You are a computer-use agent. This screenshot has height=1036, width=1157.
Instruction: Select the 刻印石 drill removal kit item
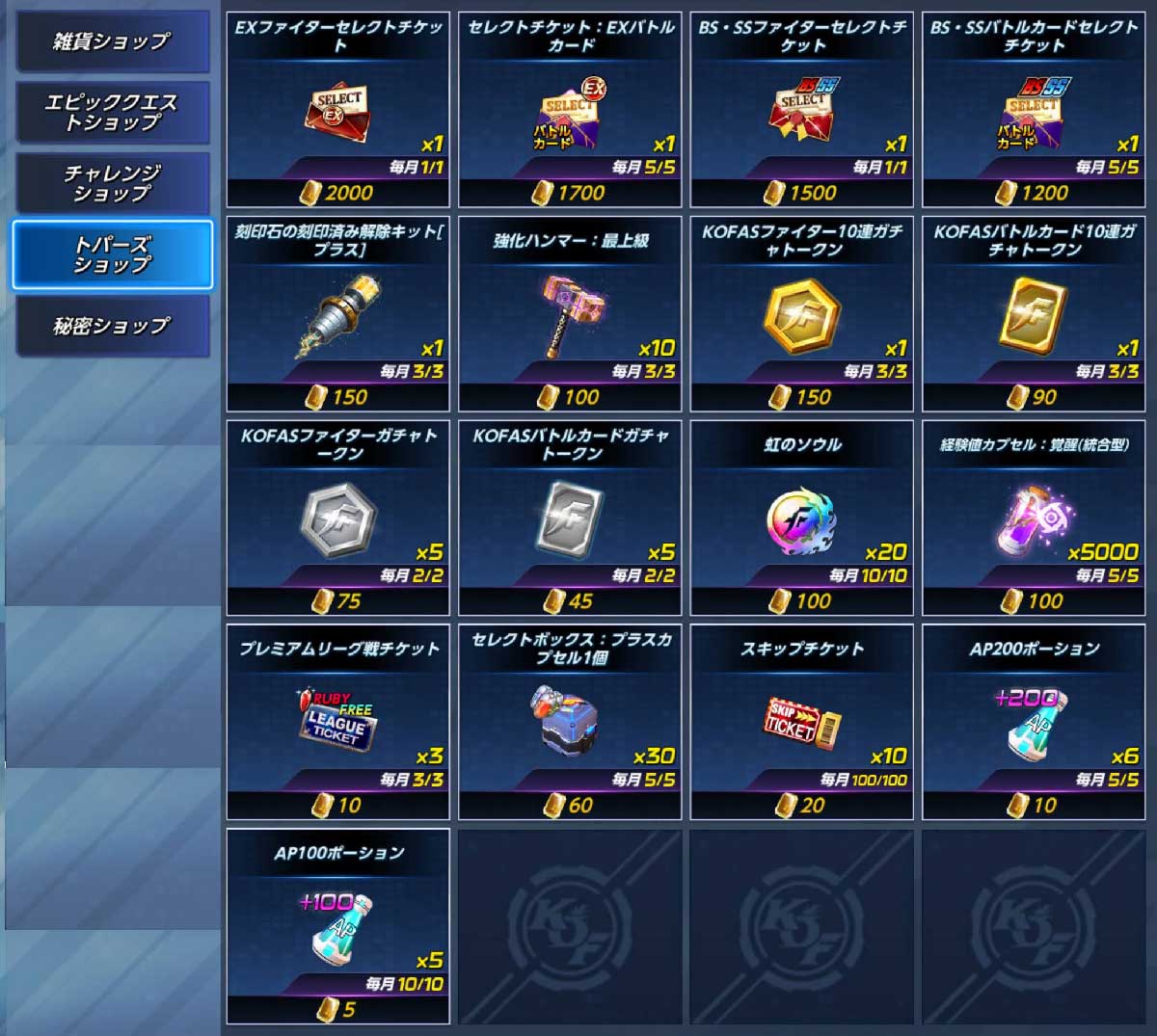click(337, 315)
